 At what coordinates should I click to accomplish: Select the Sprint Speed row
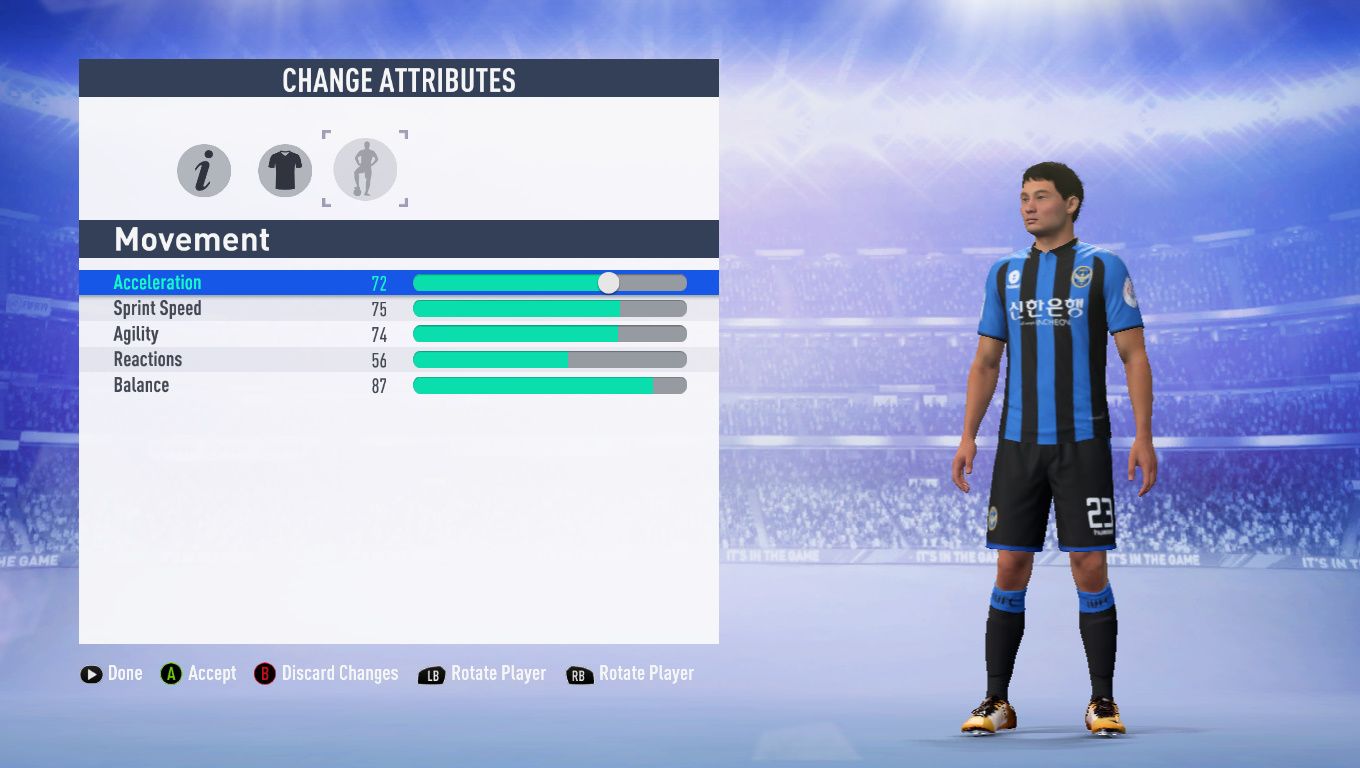click(x=250, y=308)
